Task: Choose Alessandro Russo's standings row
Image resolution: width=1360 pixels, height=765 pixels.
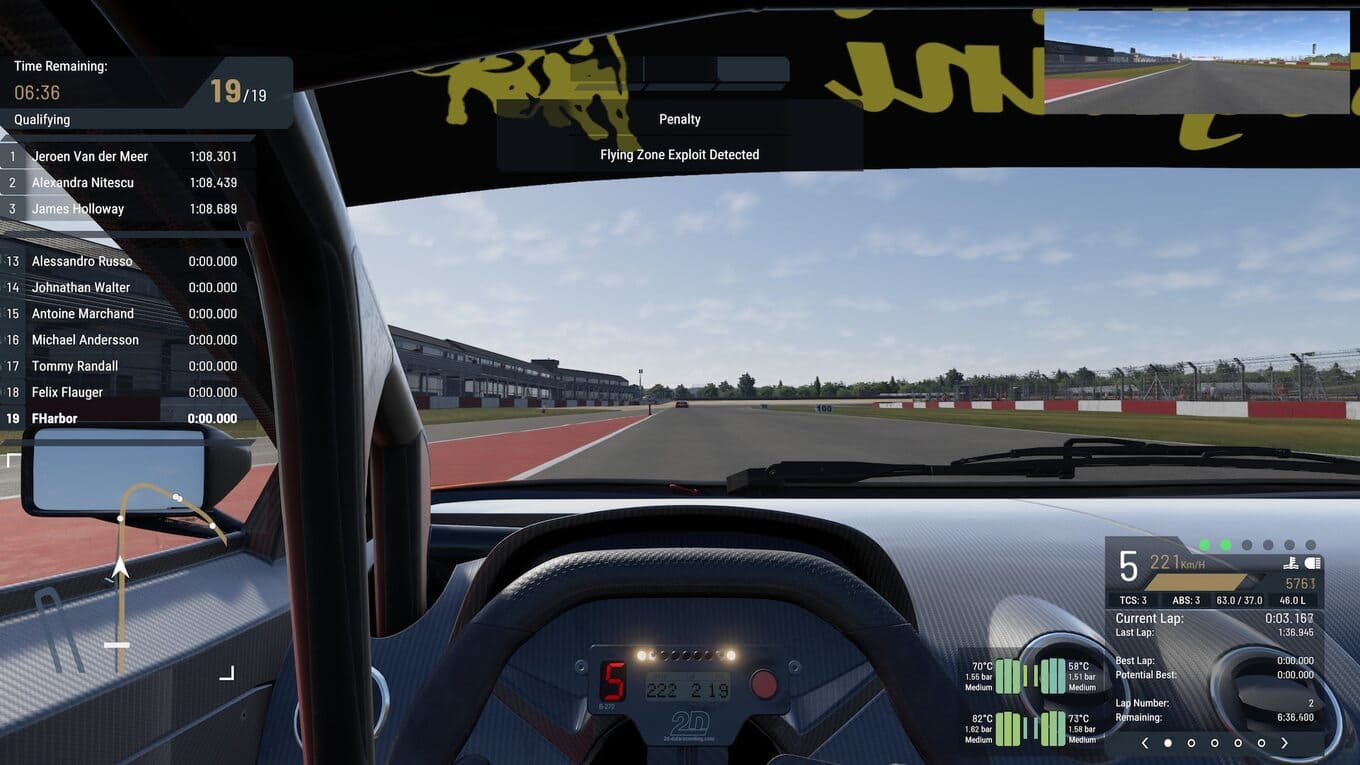Action: 125,261
